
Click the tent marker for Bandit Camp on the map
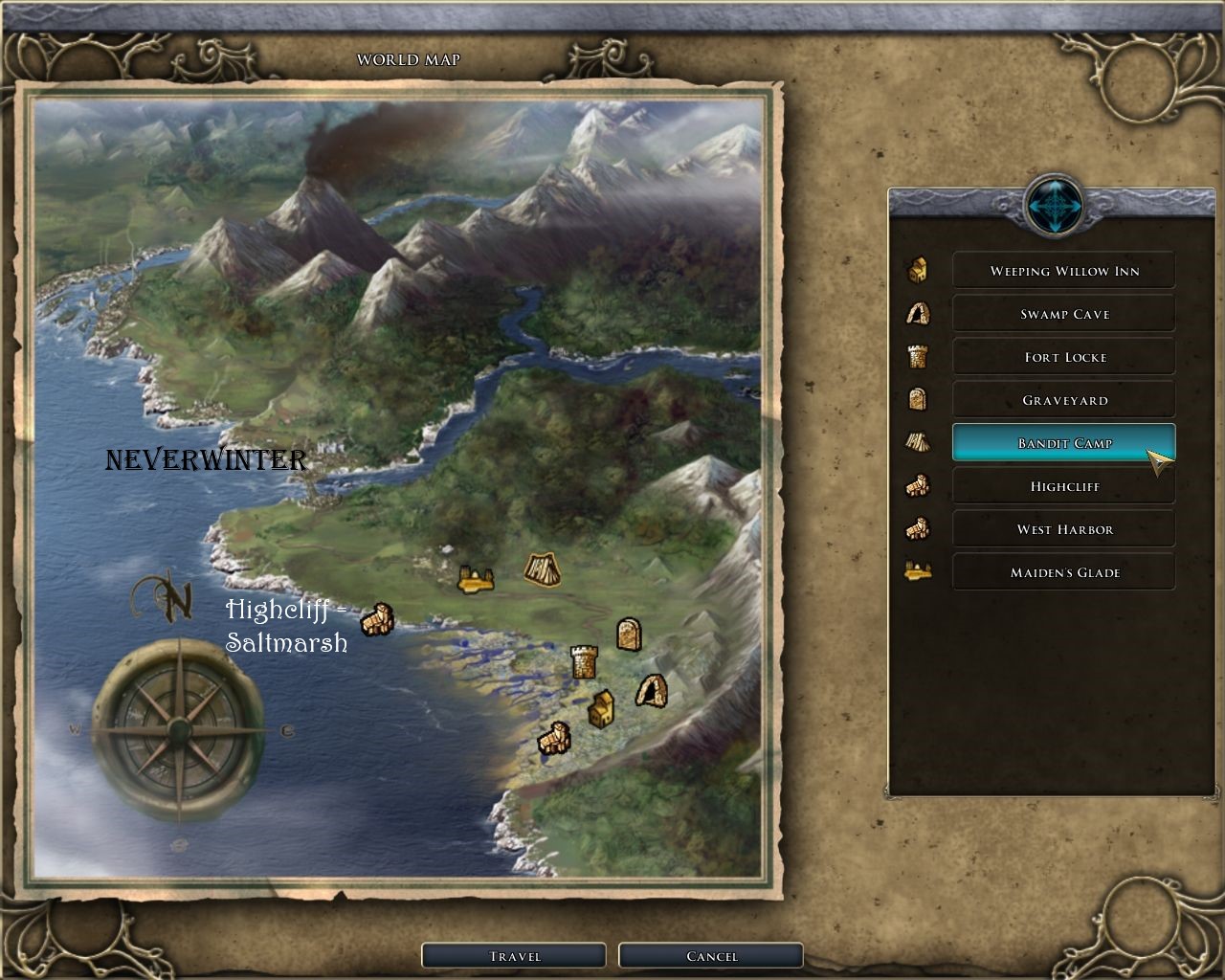pos(542,569)
